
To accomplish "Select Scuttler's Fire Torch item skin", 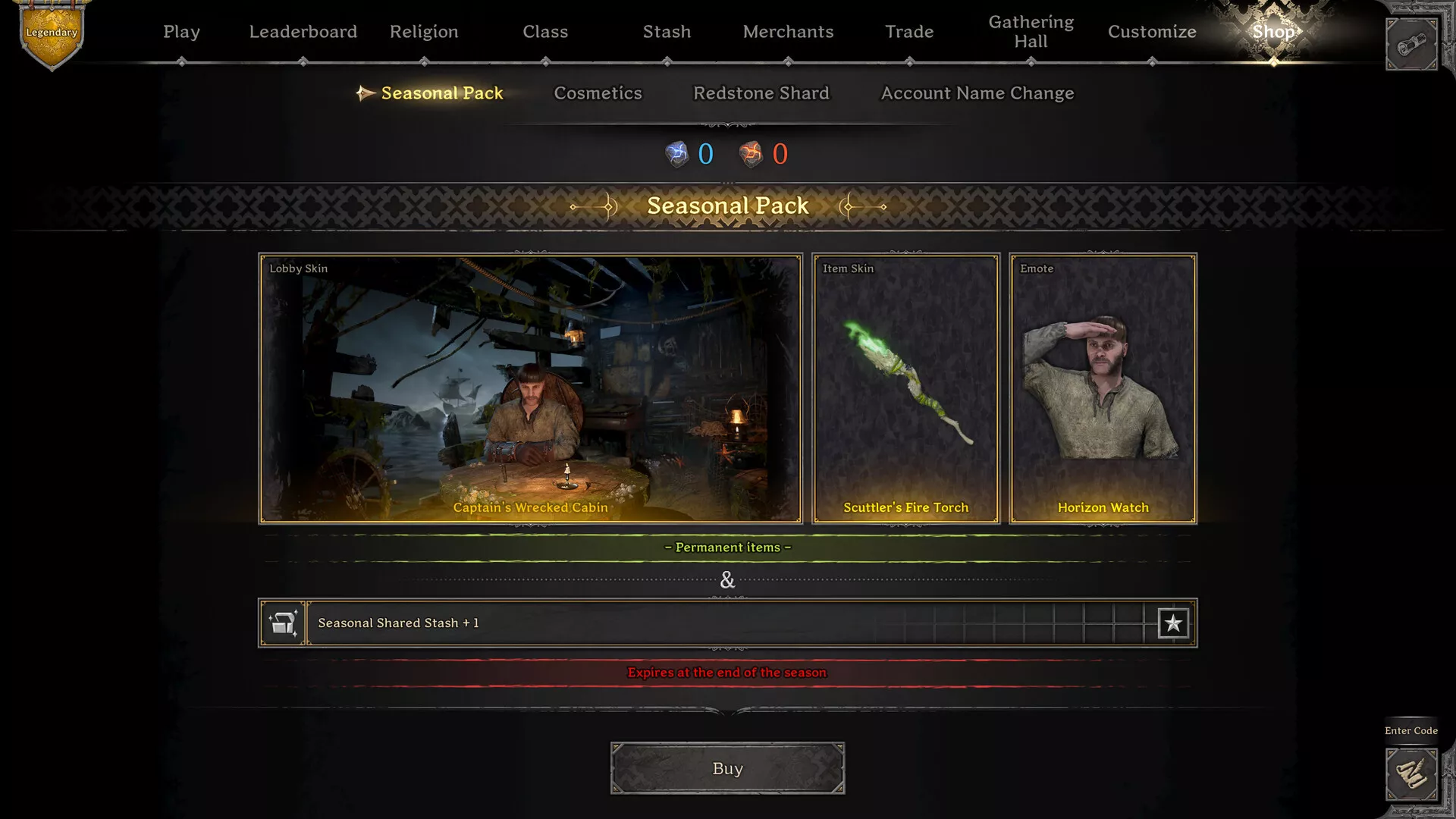I will [x=905, y=388].
